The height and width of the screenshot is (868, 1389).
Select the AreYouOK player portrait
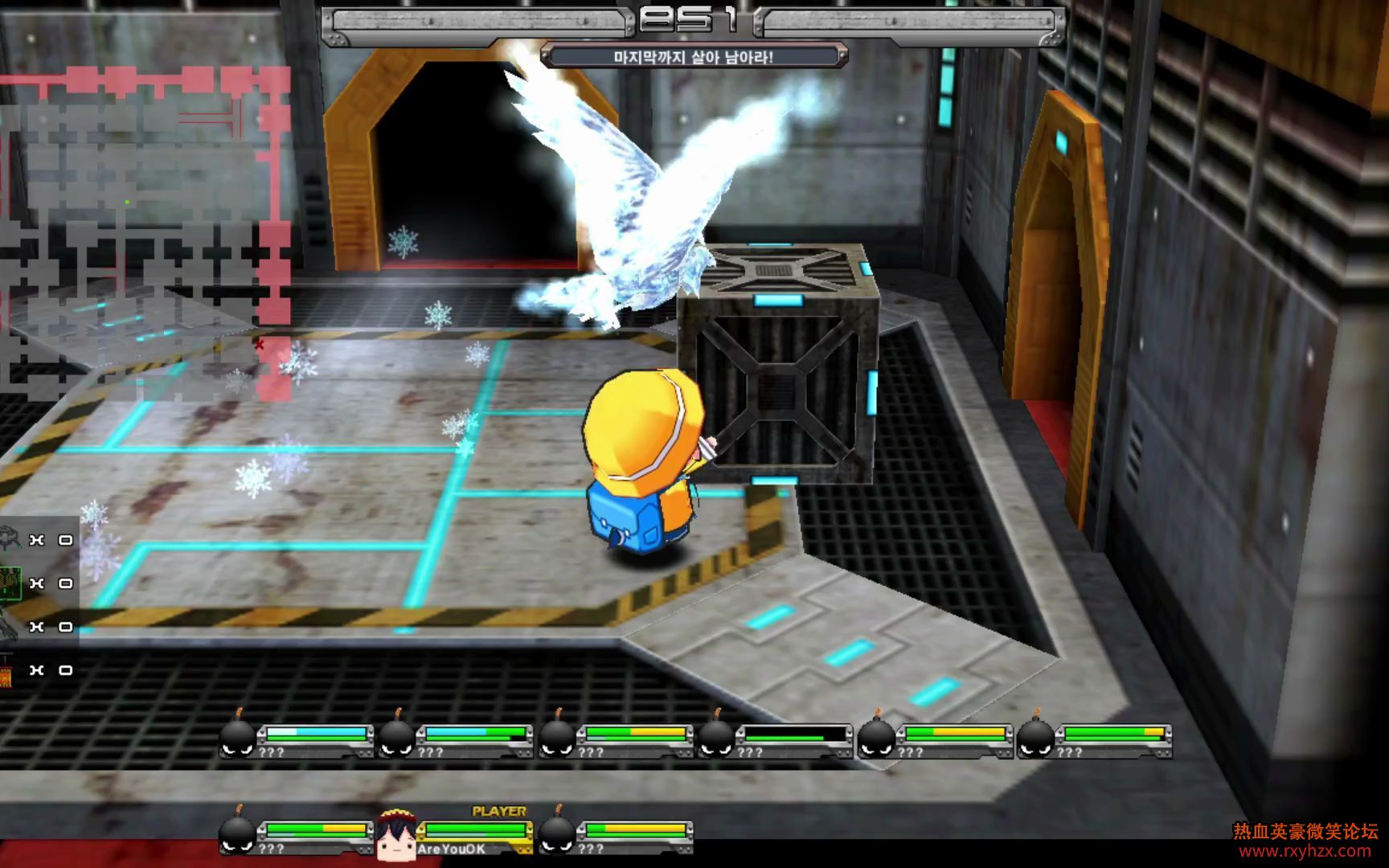coord(395,836)
